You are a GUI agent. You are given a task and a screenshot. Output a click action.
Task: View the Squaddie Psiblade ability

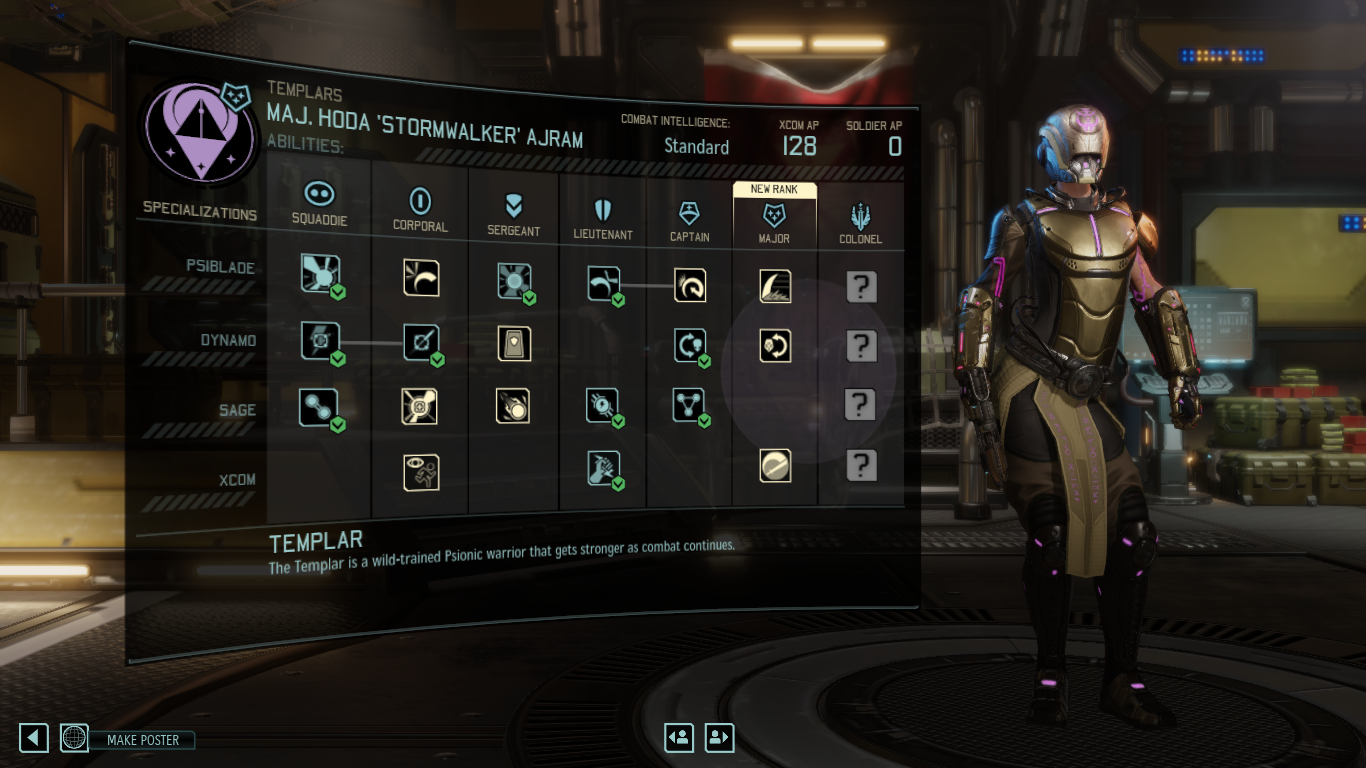(321, 274)
